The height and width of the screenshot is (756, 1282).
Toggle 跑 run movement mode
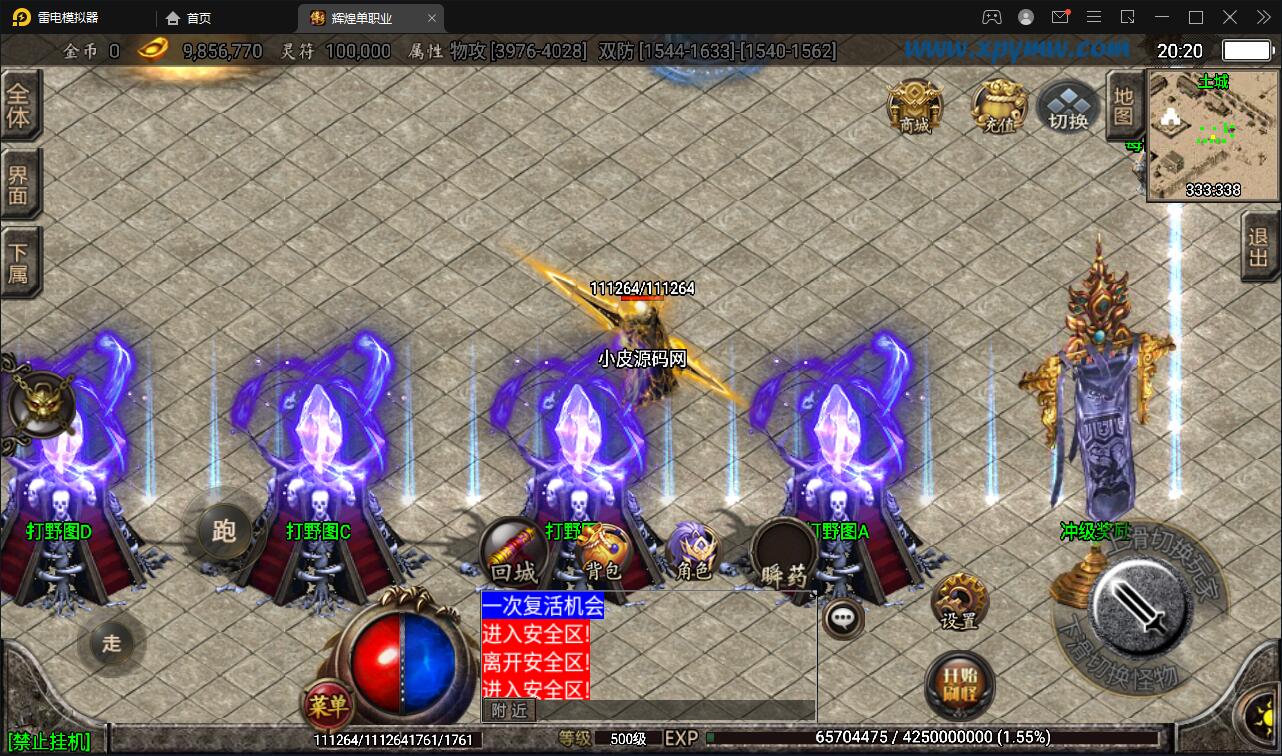tap(225, 532)
